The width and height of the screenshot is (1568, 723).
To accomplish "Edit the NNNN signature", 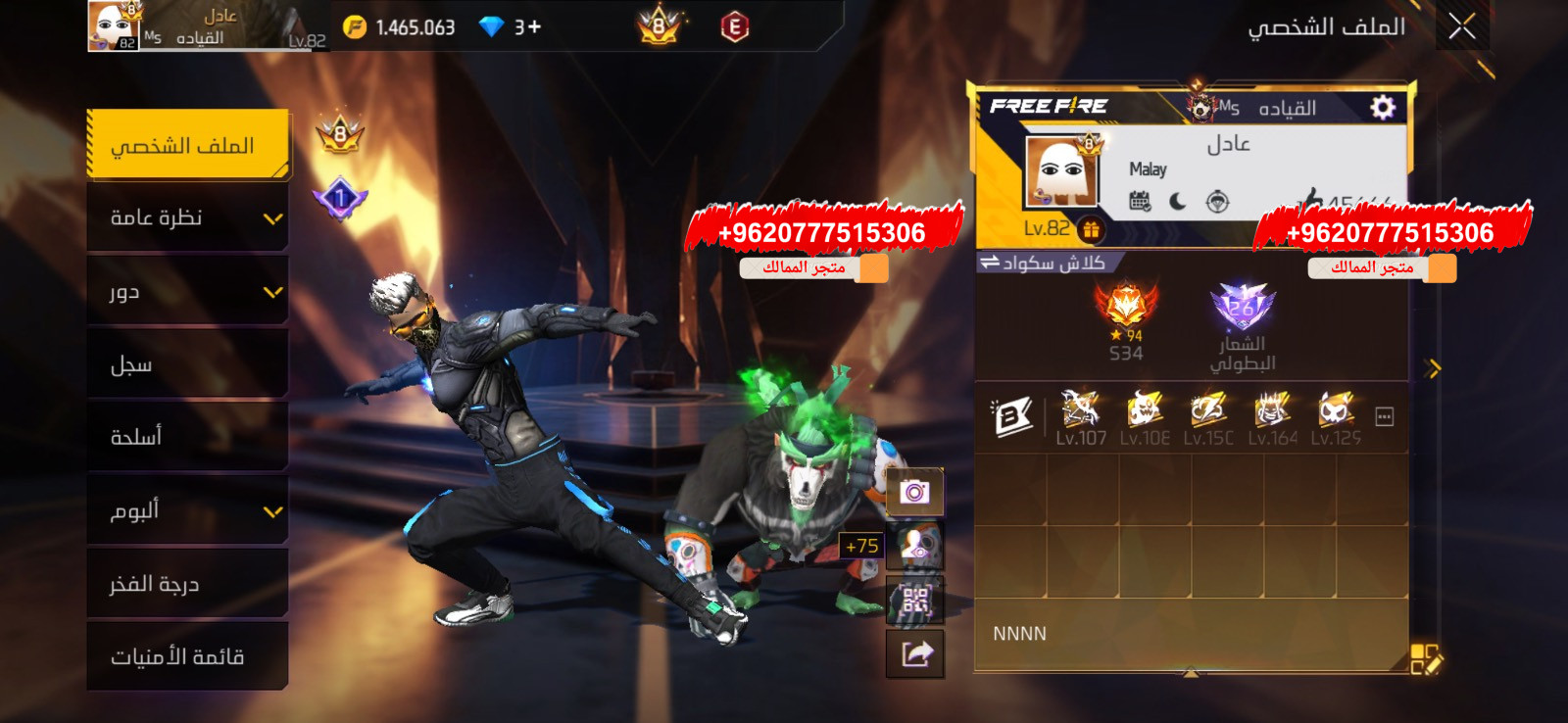I will click(1425, 659).
